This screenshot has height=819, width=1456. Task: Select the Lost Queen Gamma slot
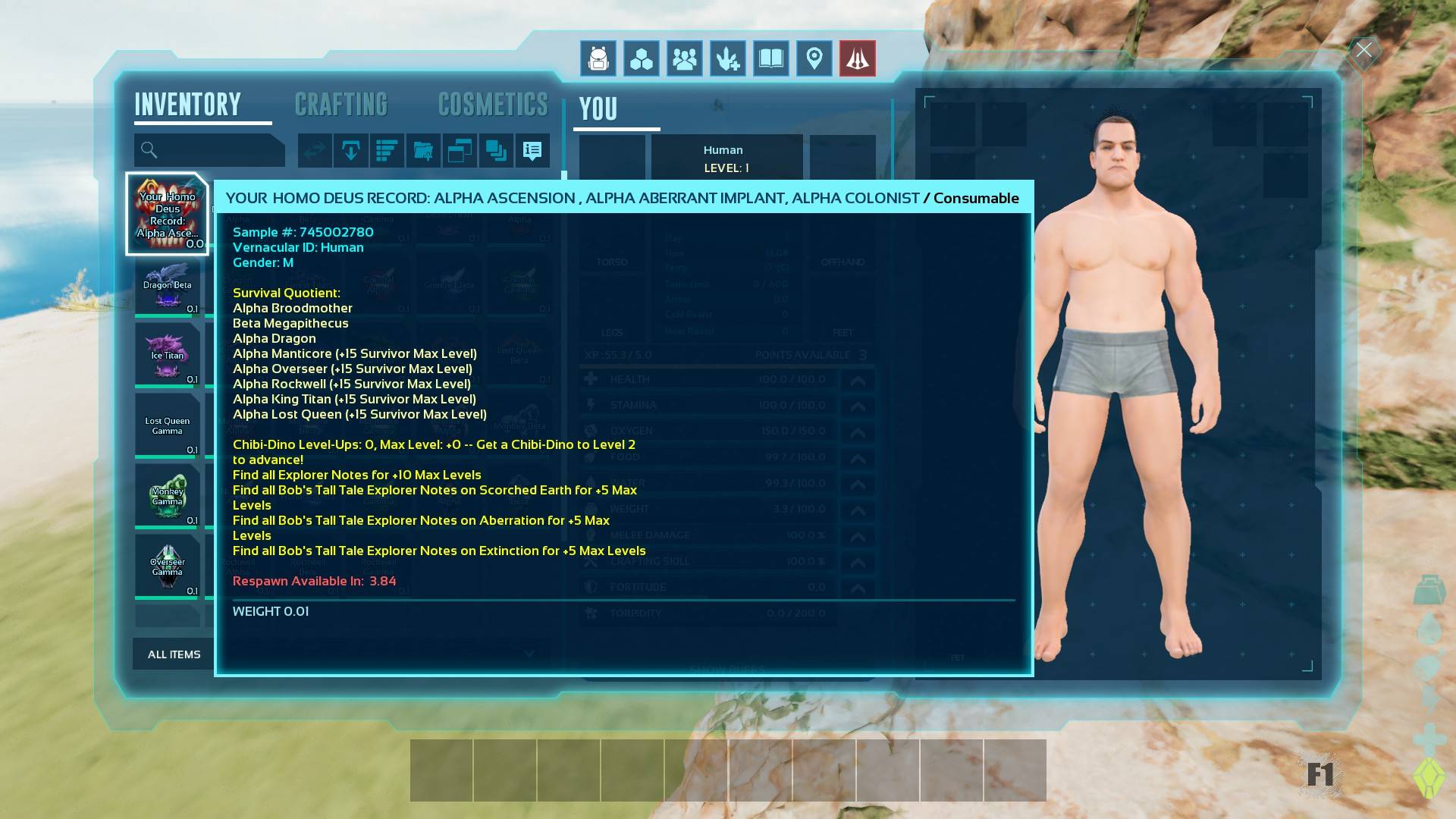pos(168,425)
